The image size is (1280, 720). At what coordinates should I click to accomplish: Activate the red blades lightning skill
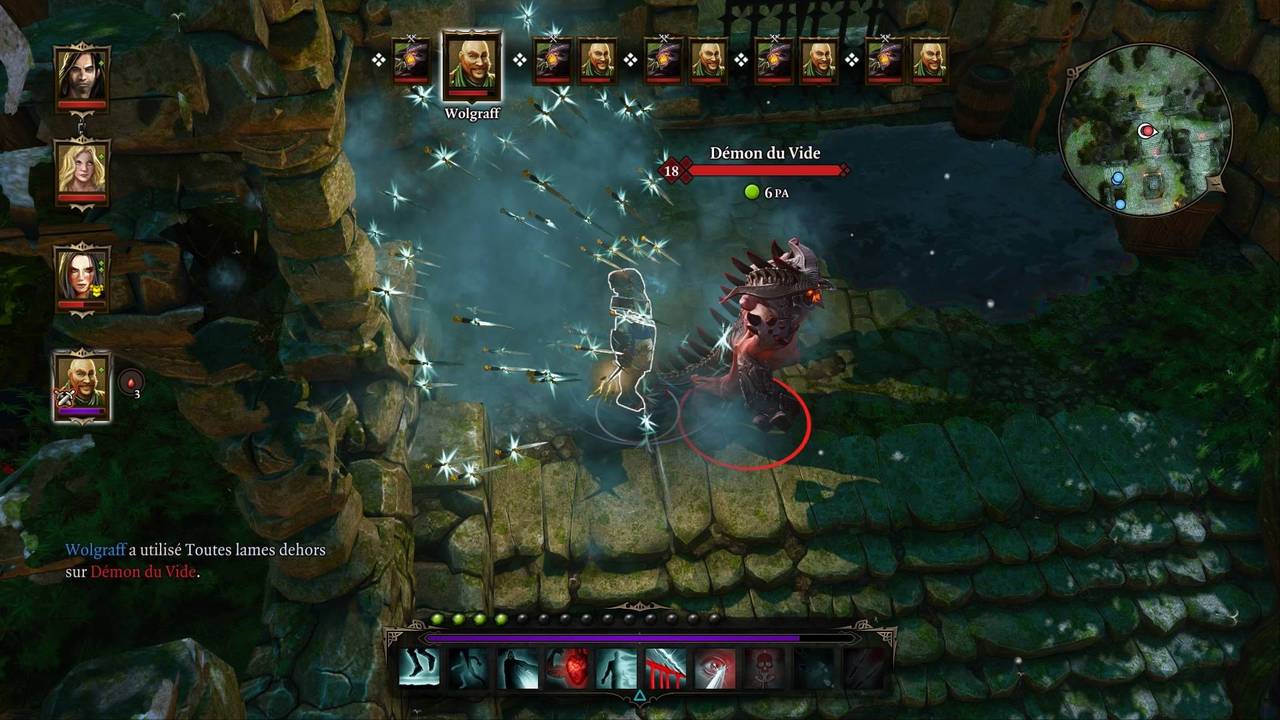coord(665,668)
